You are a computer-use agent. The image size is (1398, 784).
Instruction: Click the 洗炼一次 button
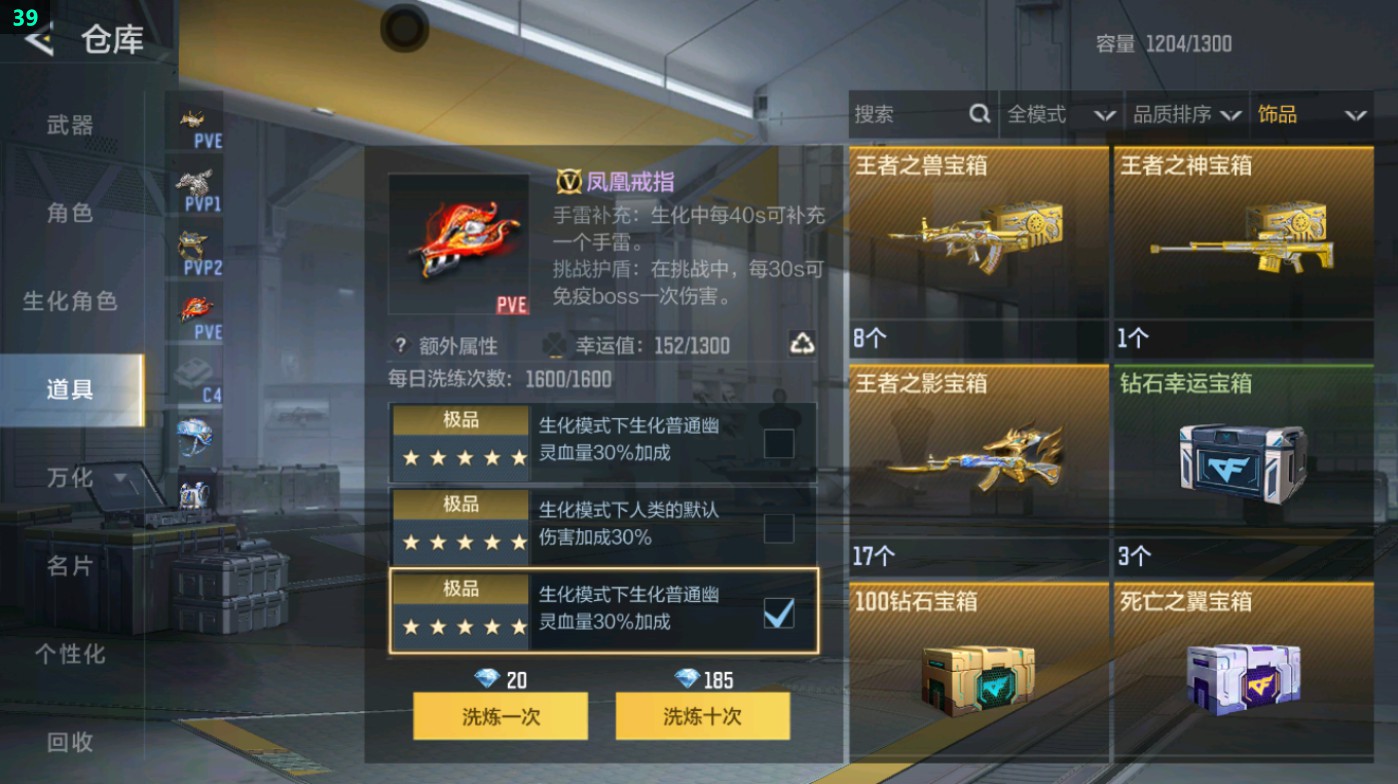(500, 716)
